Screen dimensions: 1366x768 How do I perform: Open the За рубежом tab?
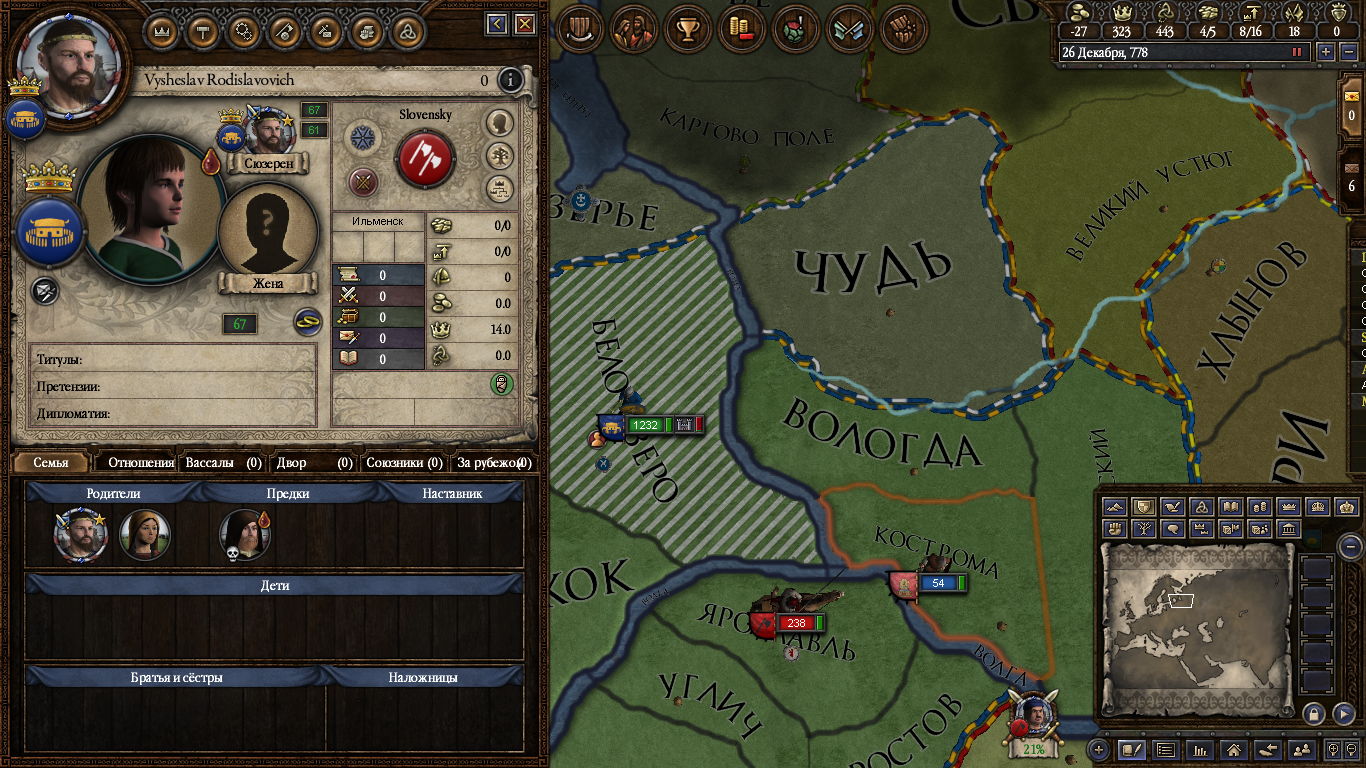click(494, 463)
